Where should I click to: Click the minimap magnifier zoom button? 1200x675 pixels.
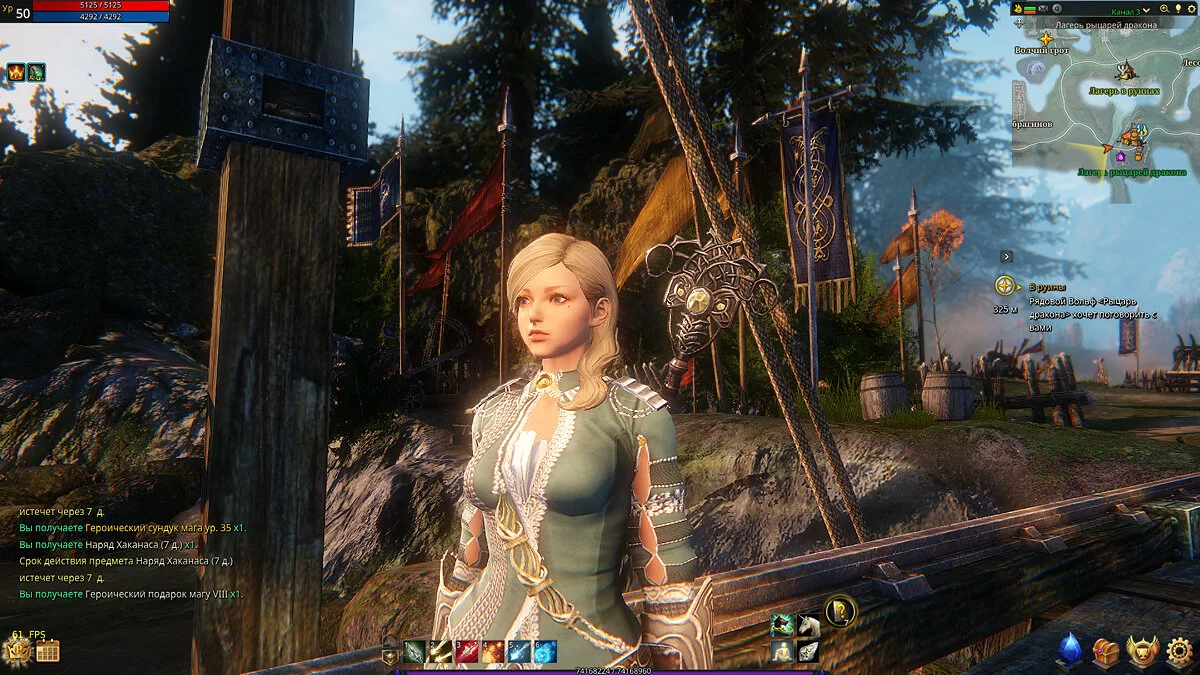tap(1165, 8)
